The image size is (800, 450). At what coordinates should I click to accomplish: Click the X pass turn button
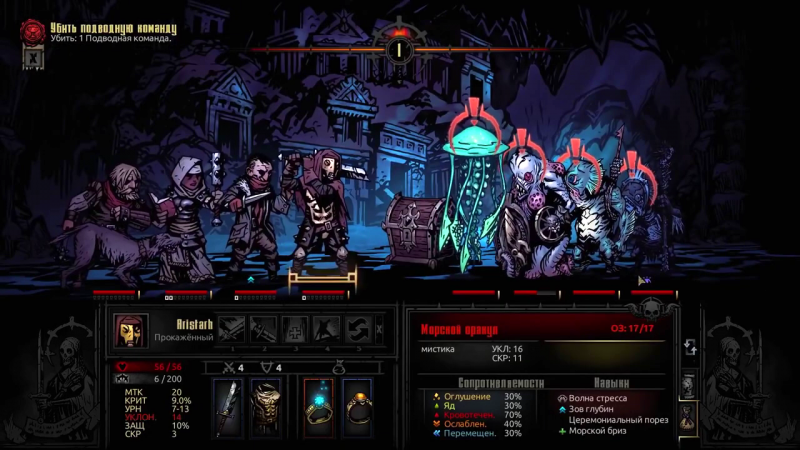tap(379, 329)
